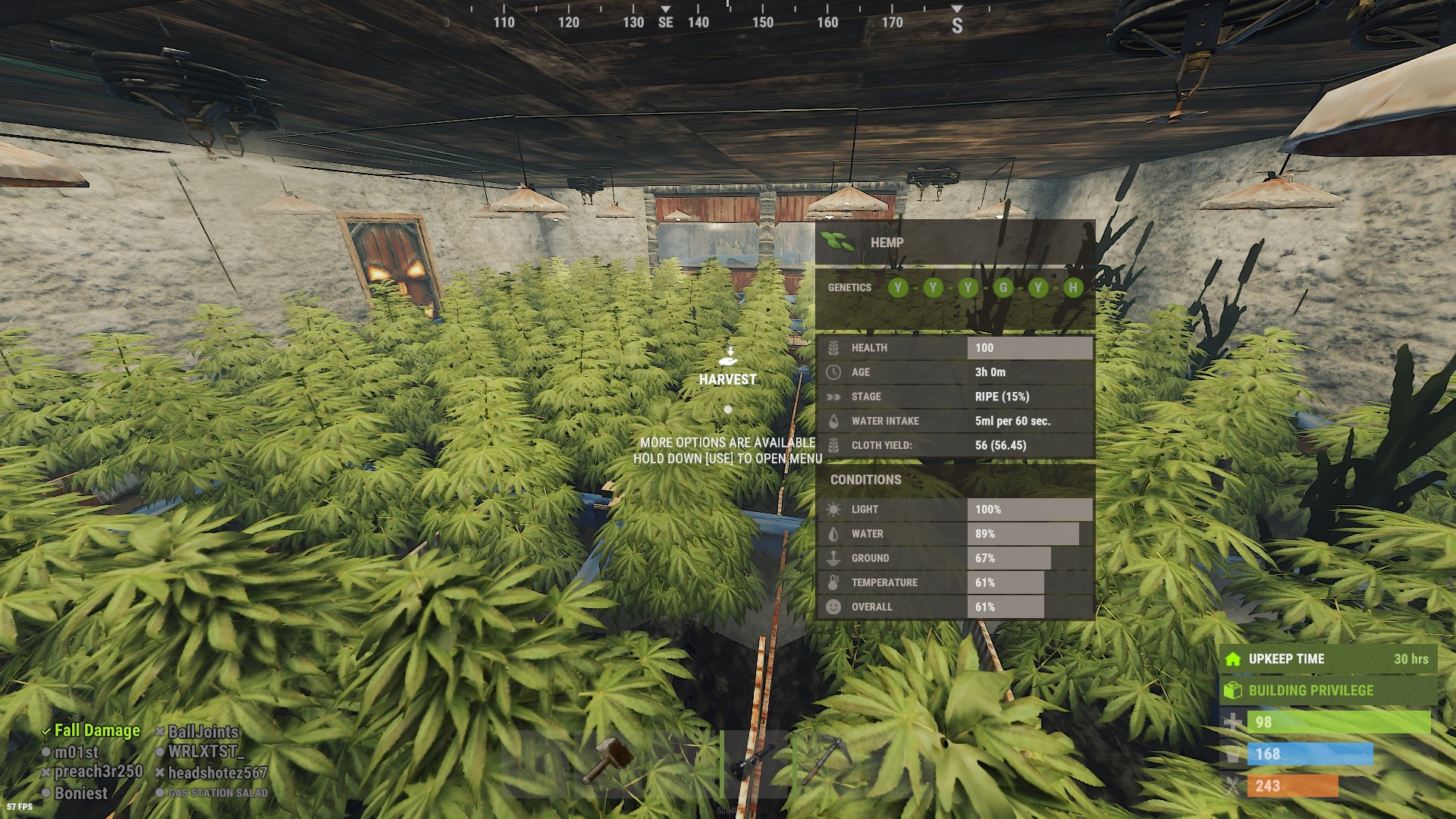The image size is (1456, 819).
Task: Select the first Y gene circle
Action: [898, 288]
